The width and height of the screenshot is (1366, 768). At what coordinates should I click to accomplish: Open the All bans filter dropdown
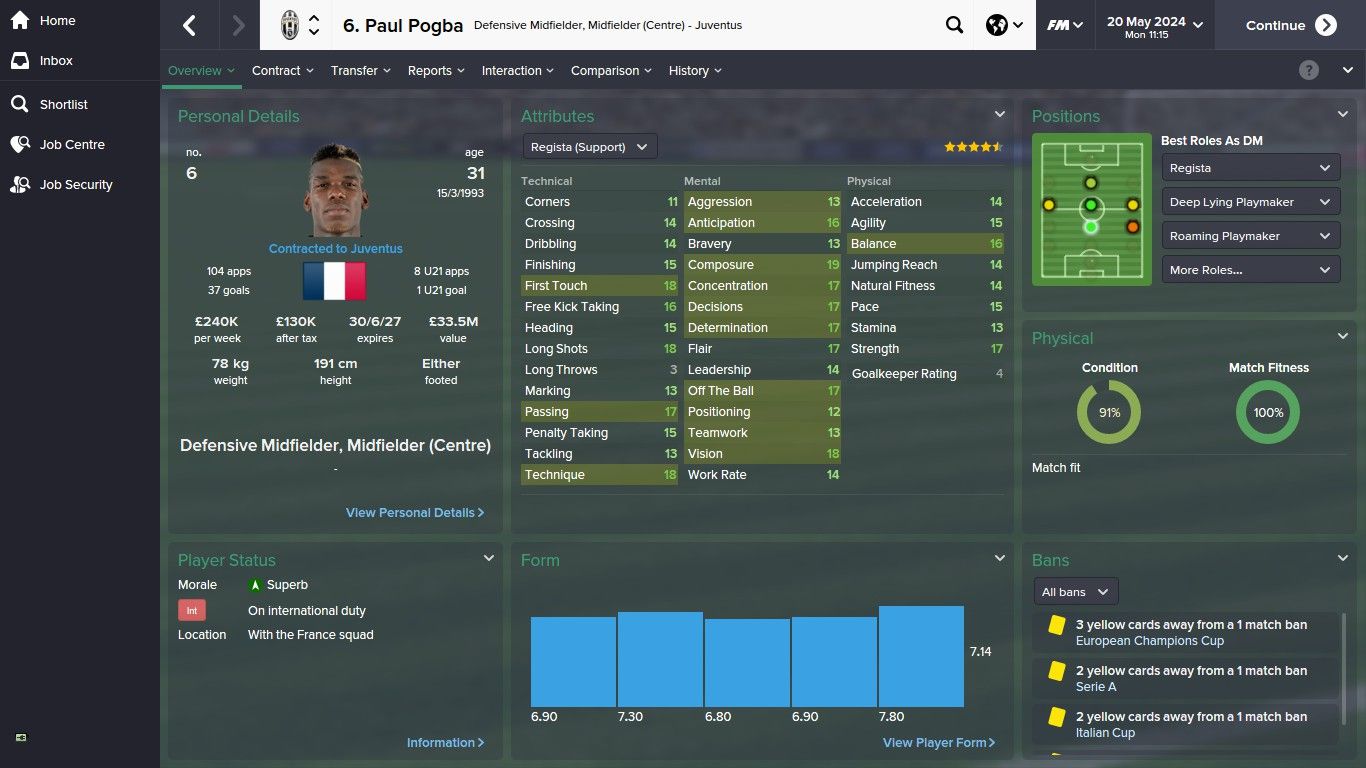click(x=1075, y=592)
